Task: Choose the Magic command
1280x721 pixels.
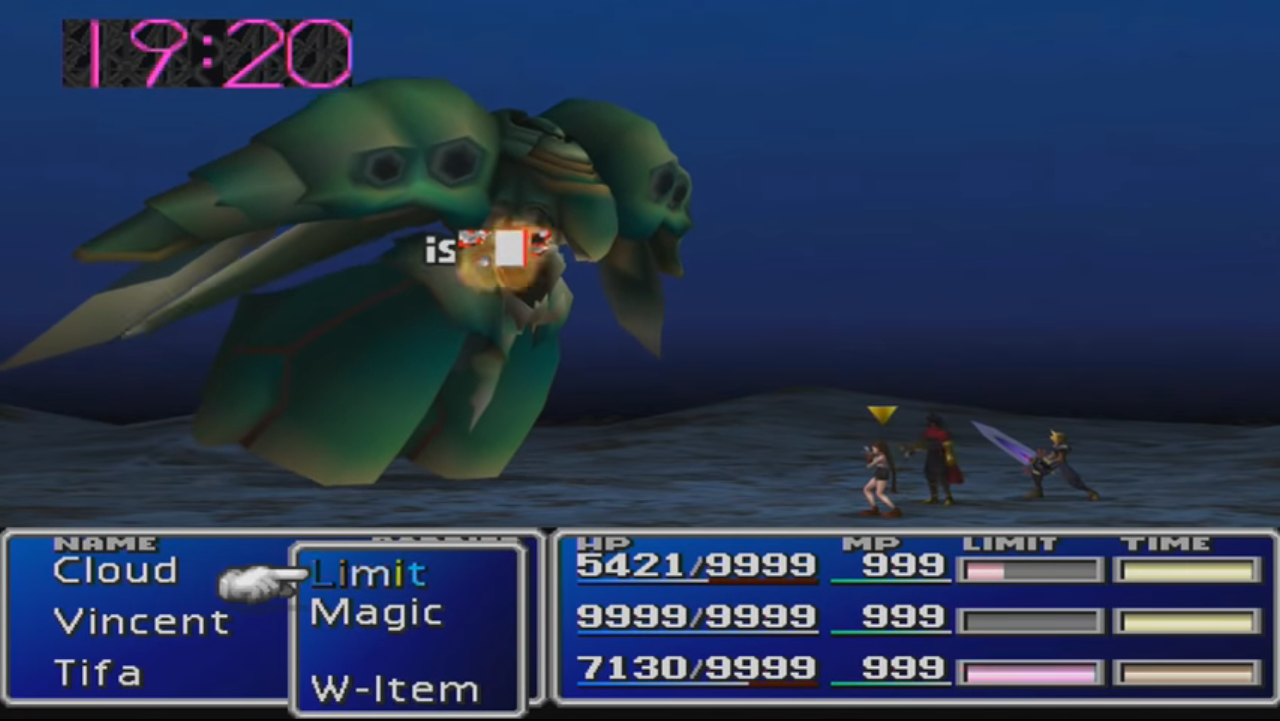Action: [x=377, y=613]
